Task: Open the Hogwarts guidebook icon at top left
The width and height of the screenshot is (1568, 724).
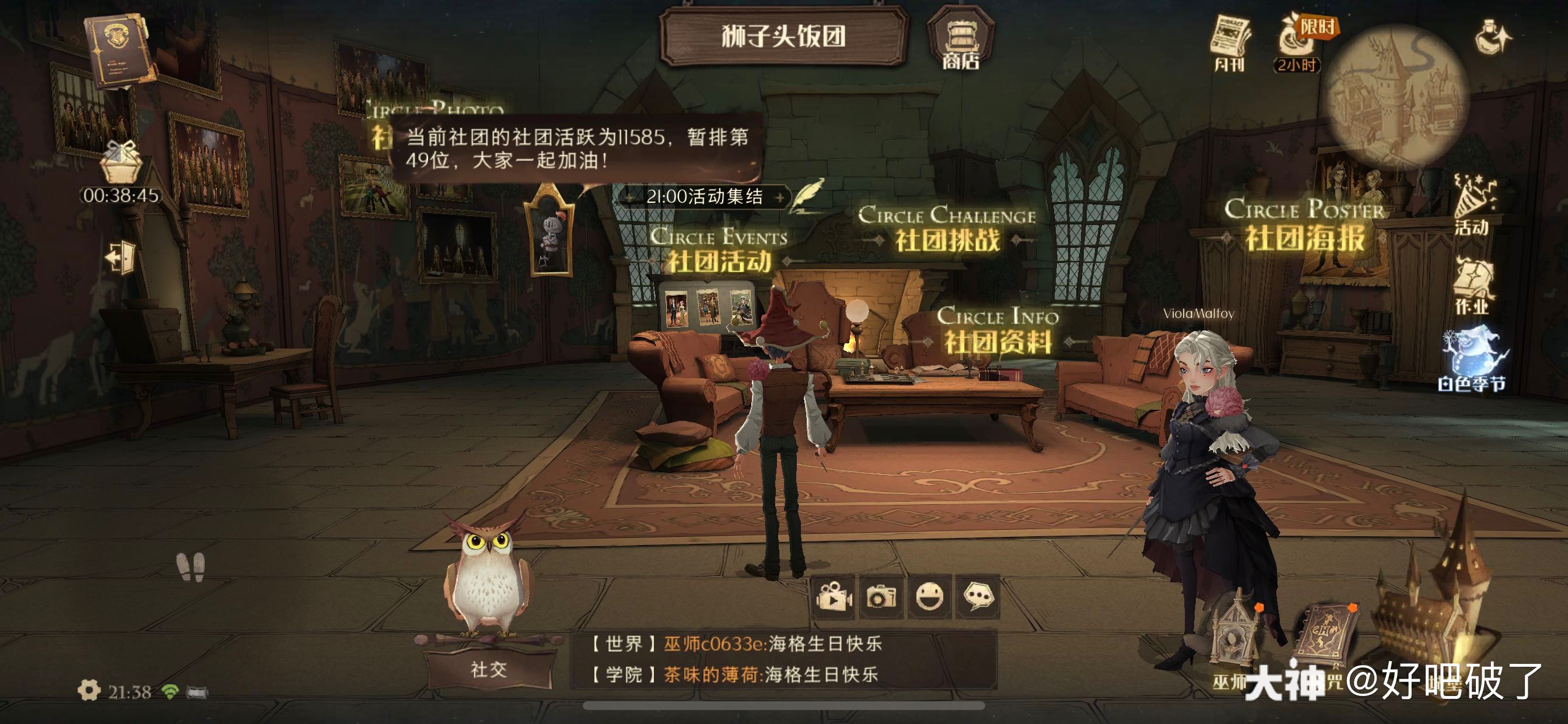Action: pyautogui.click(x=120, y=50)
